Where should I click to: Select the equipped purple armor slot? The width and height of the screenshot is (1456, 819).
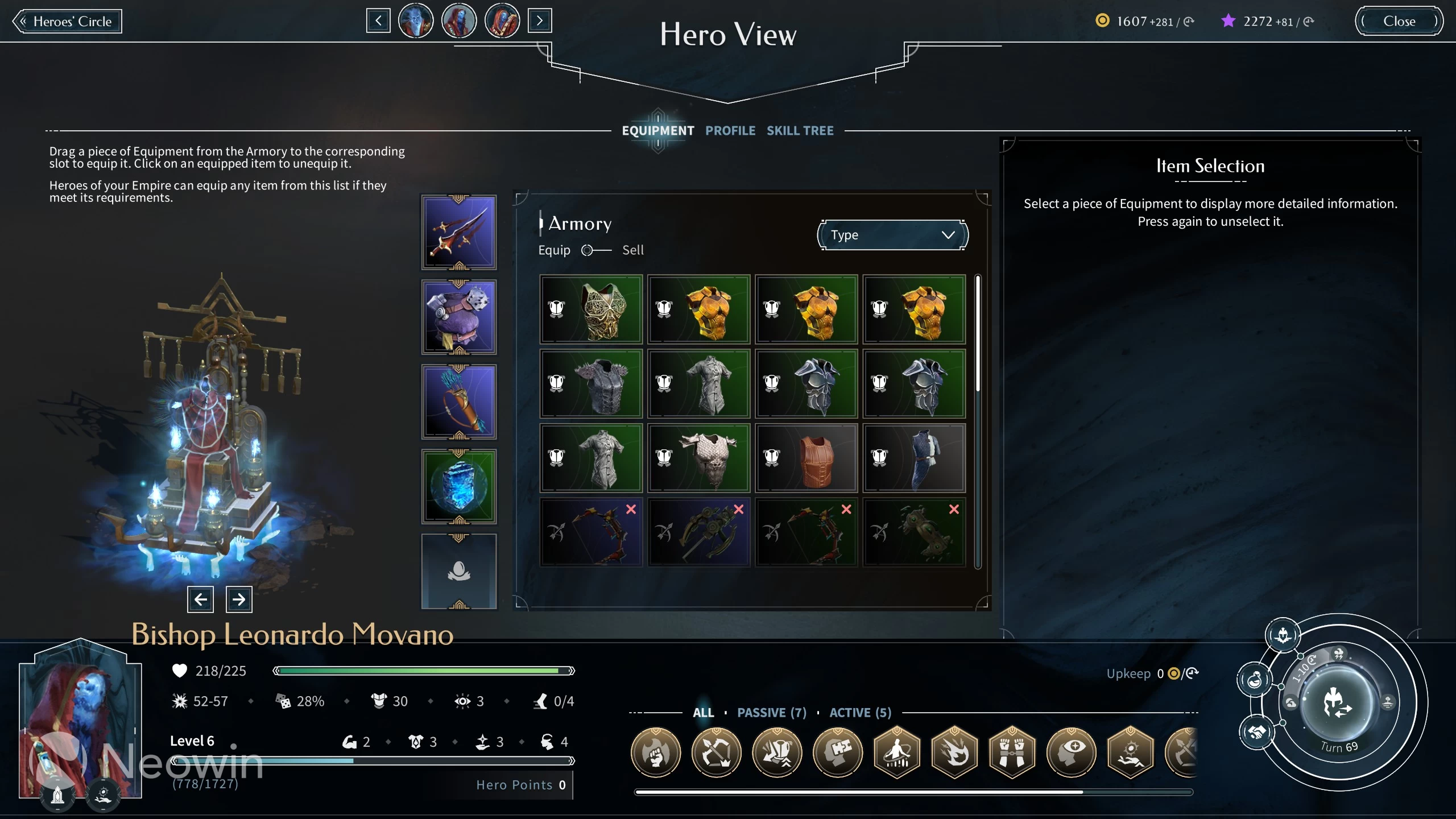[458, 317]
